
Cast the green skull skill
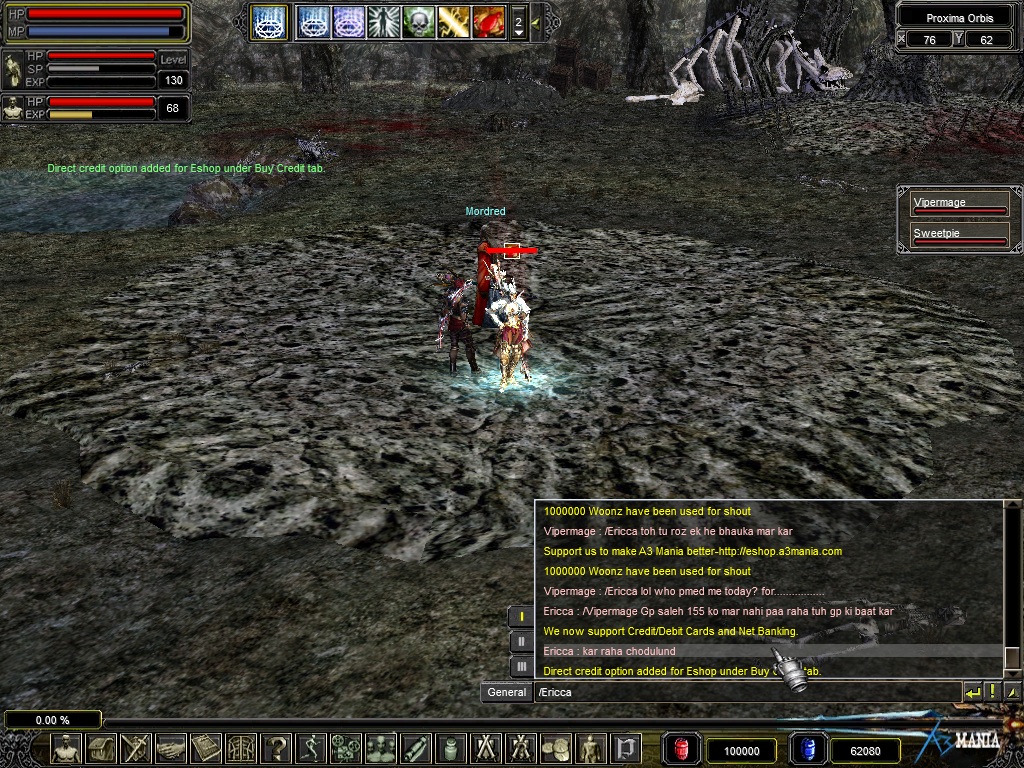418,21
